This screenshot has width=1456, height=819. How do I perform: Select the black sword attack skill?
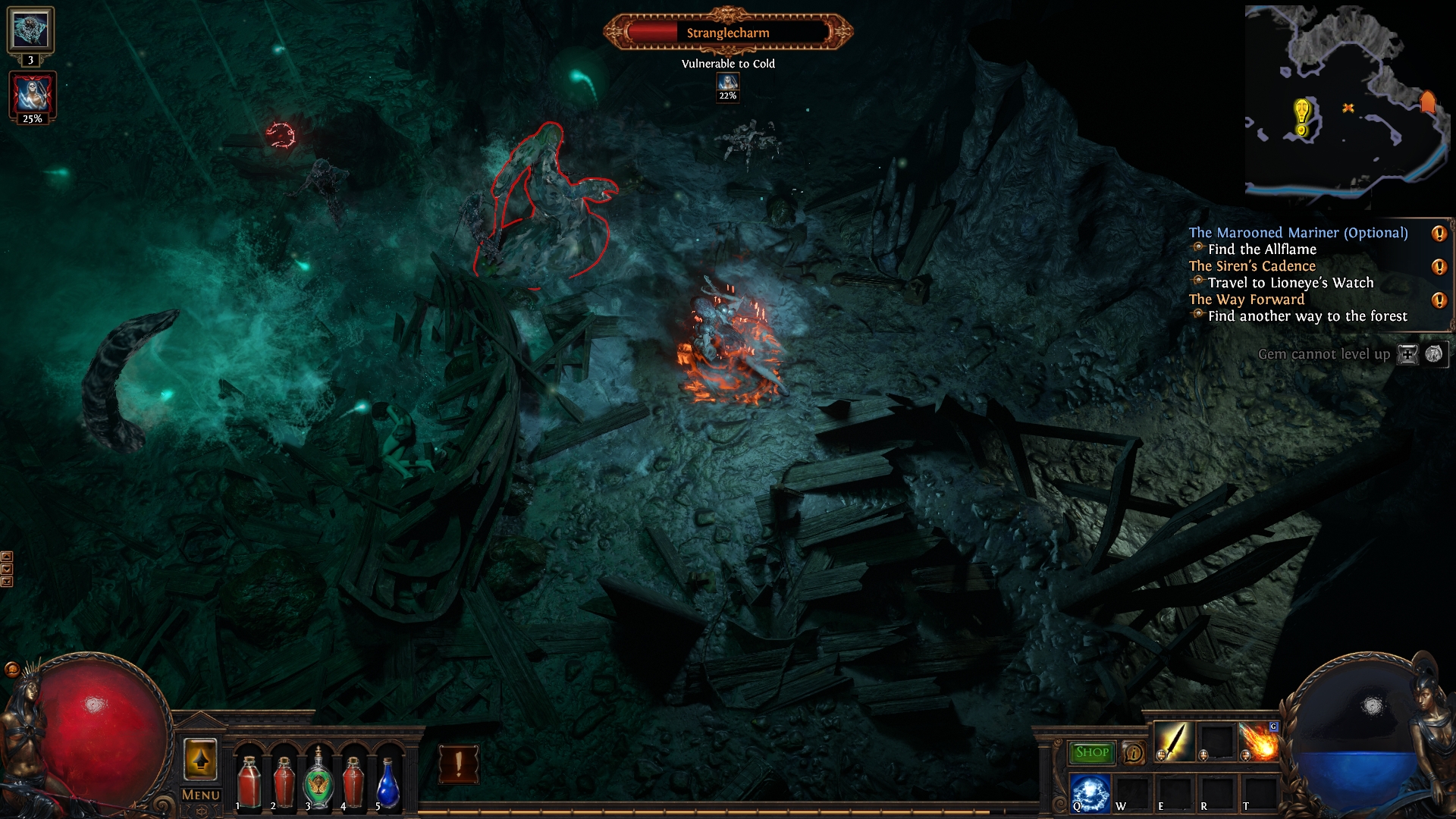pyautogui.click(x=1174, y=741)
